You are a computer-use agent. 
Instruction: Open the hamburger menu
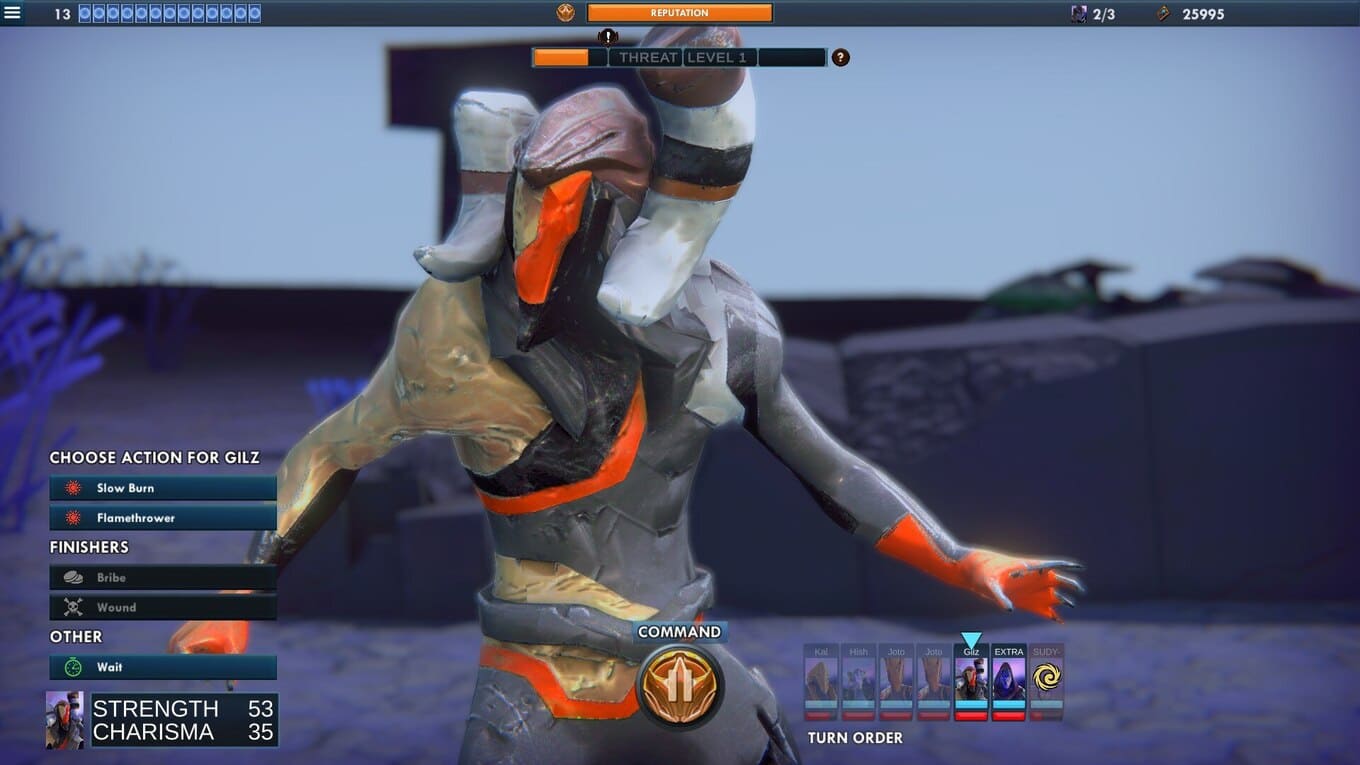pyautogui.click(x=12, y=13)
